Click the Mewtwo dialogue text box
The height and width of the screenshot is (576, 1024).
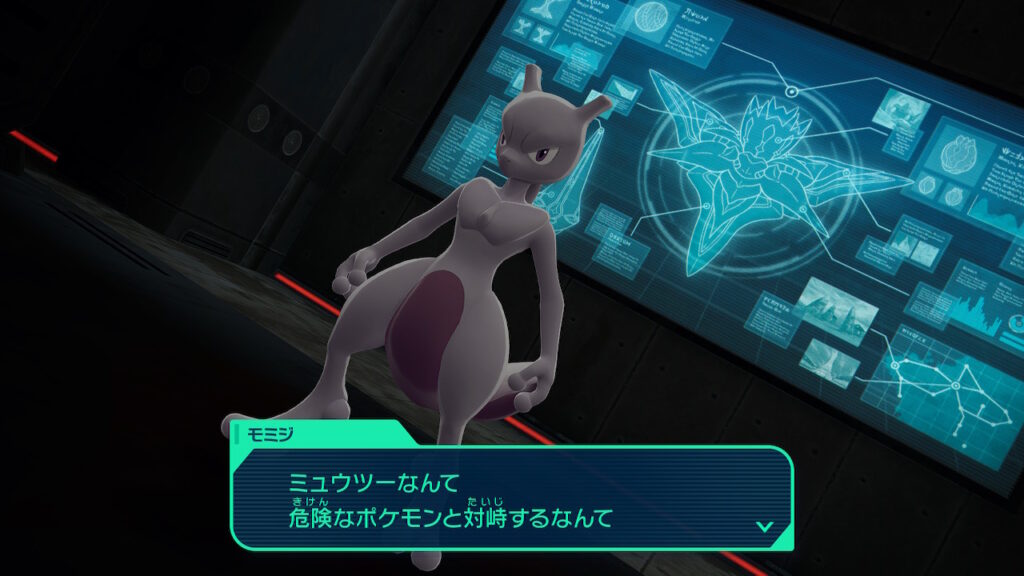click(510, 498)
